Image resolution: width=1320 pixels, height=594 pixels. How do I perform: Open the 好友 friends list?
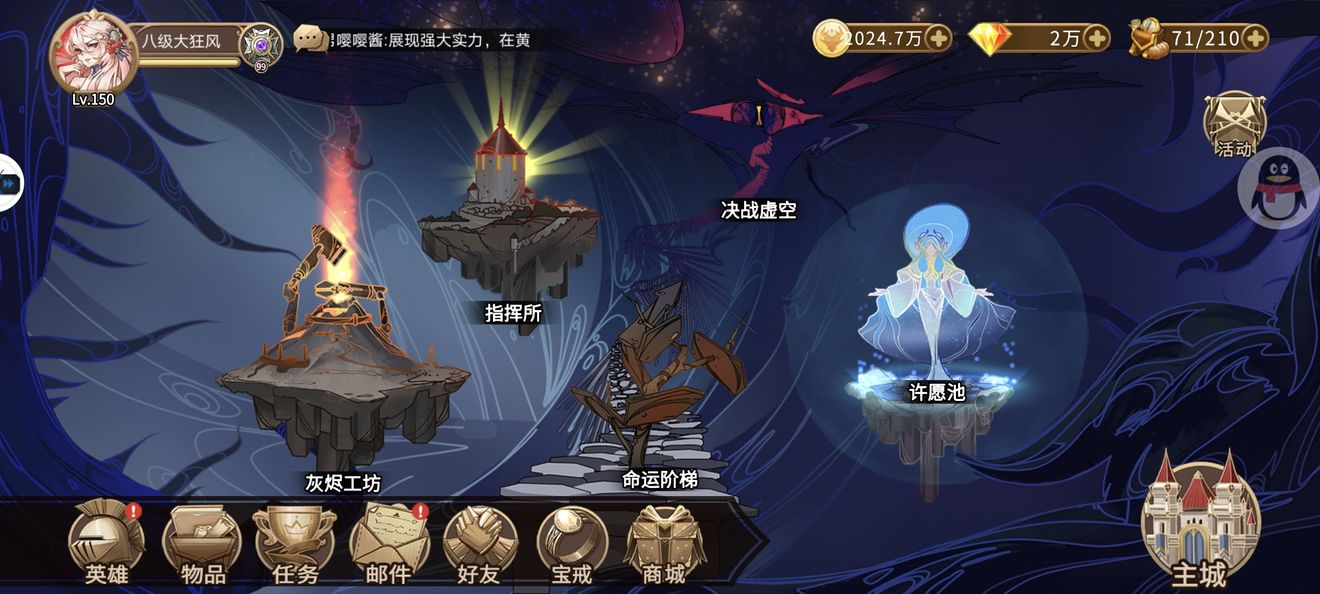[479, 541]
